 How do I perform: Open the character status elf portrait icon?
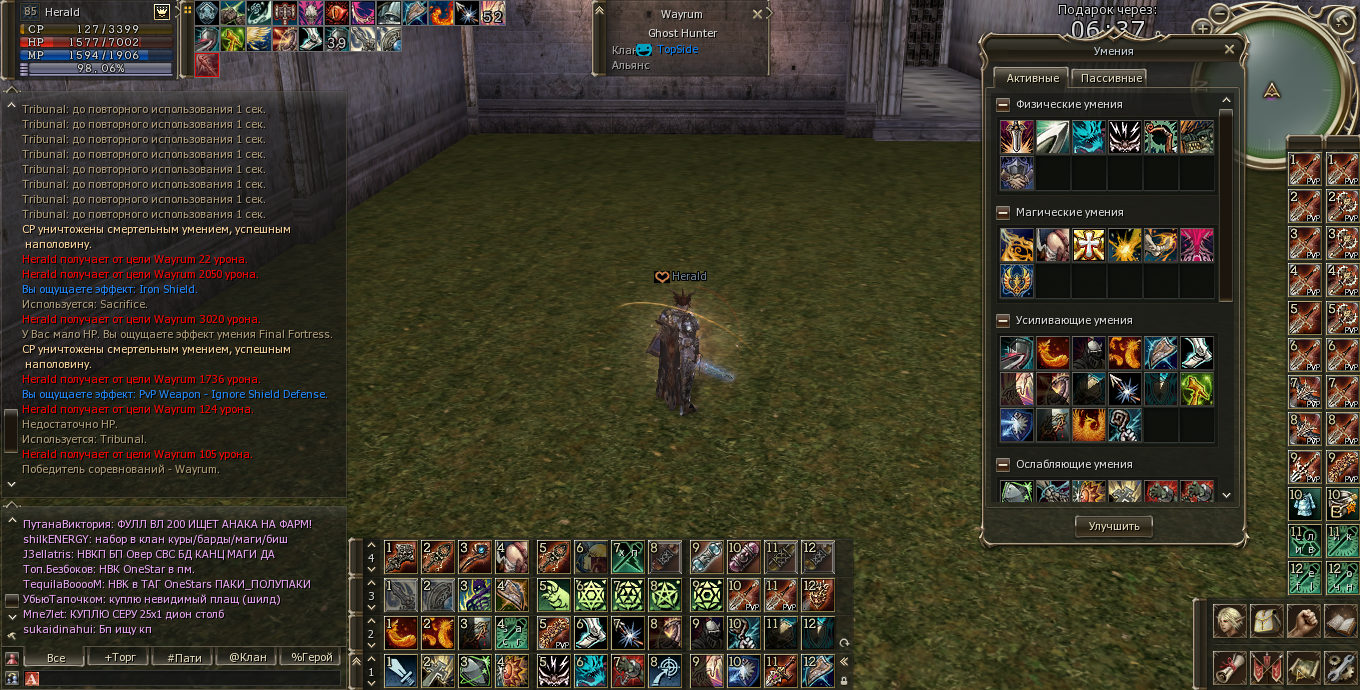(1229, 621)
